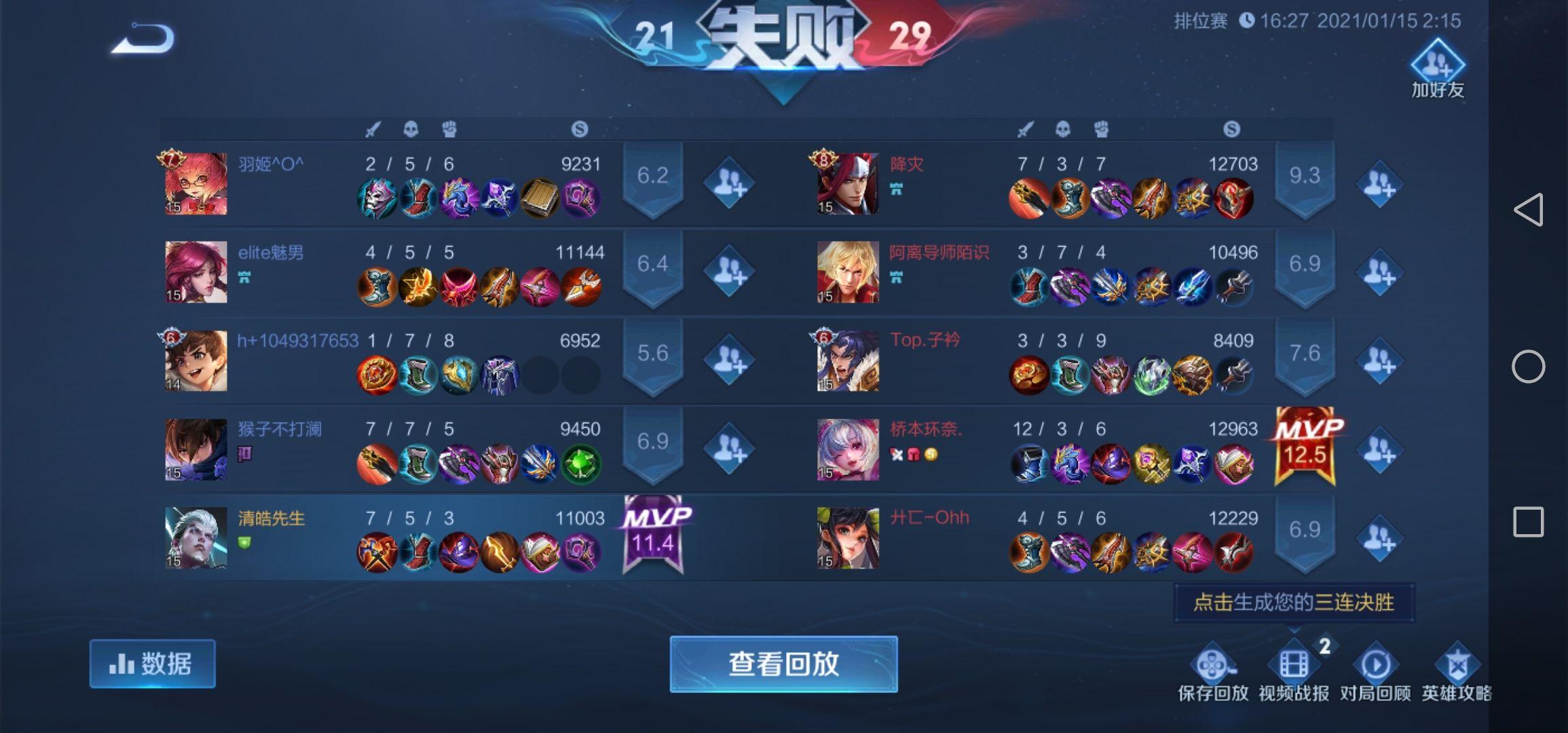
Task: Open the 数据 data tab bottom left
Action: pos(152,663)
